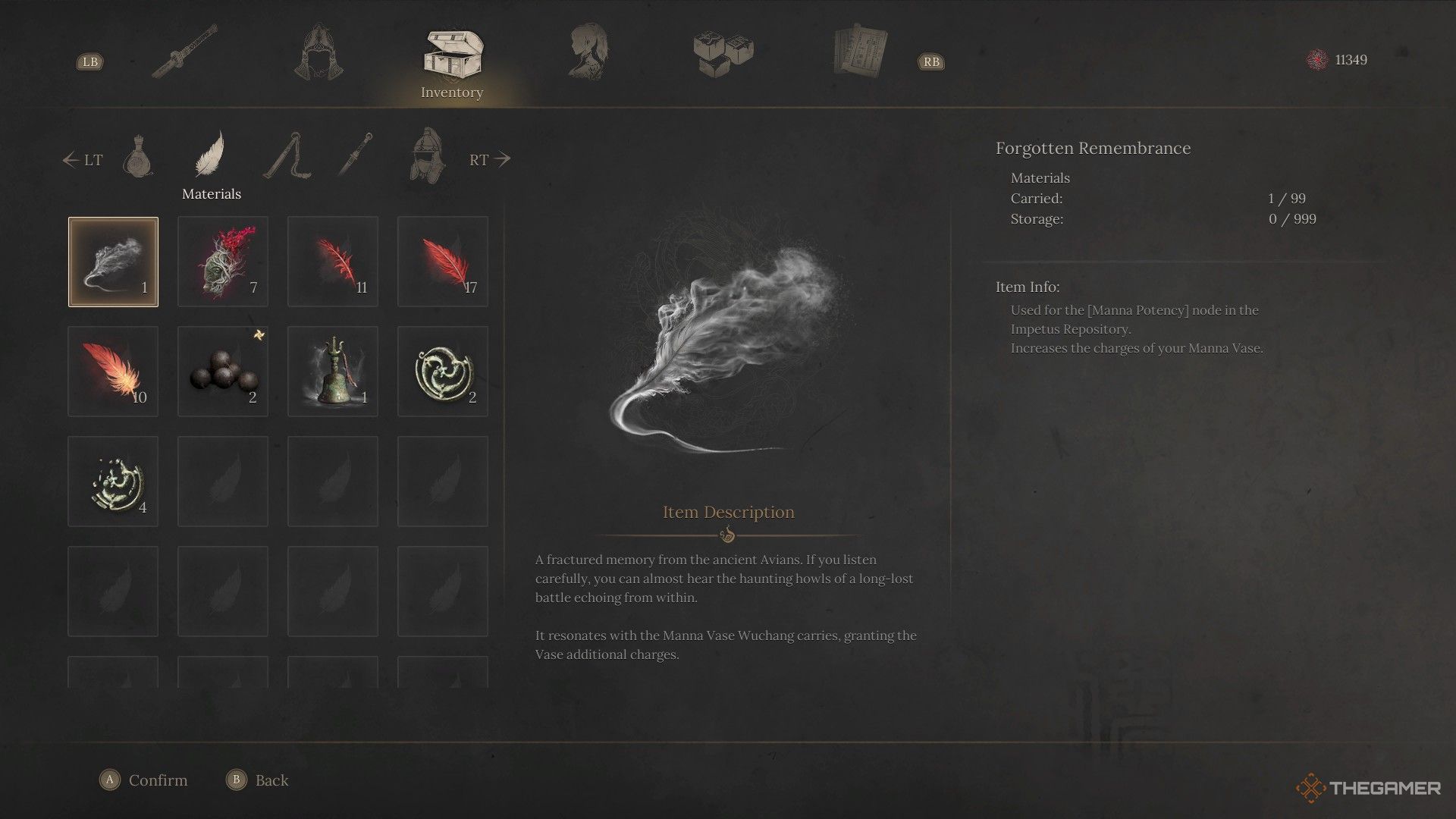Switch to the helmet armor tab
The width and height of the screenshot is (1456, 819).
[318, 52]
